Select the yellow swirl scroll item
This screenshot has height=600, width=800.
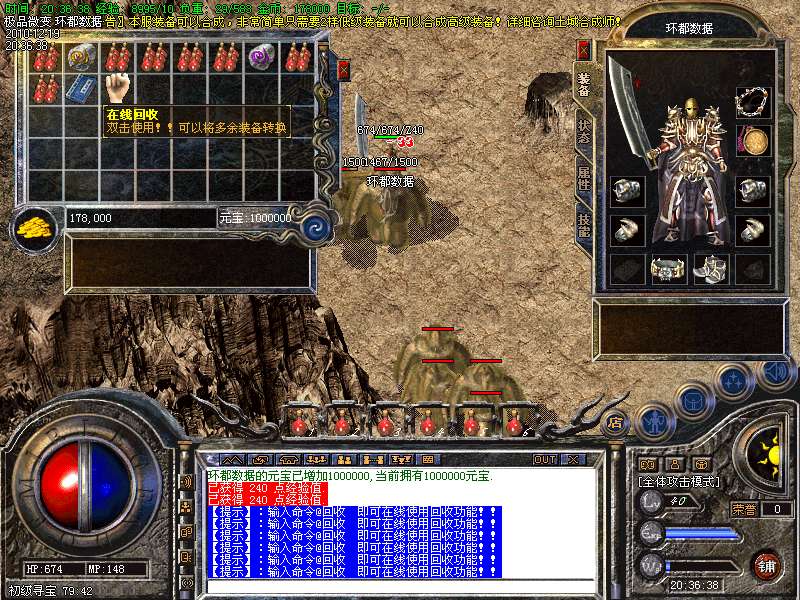82,57
